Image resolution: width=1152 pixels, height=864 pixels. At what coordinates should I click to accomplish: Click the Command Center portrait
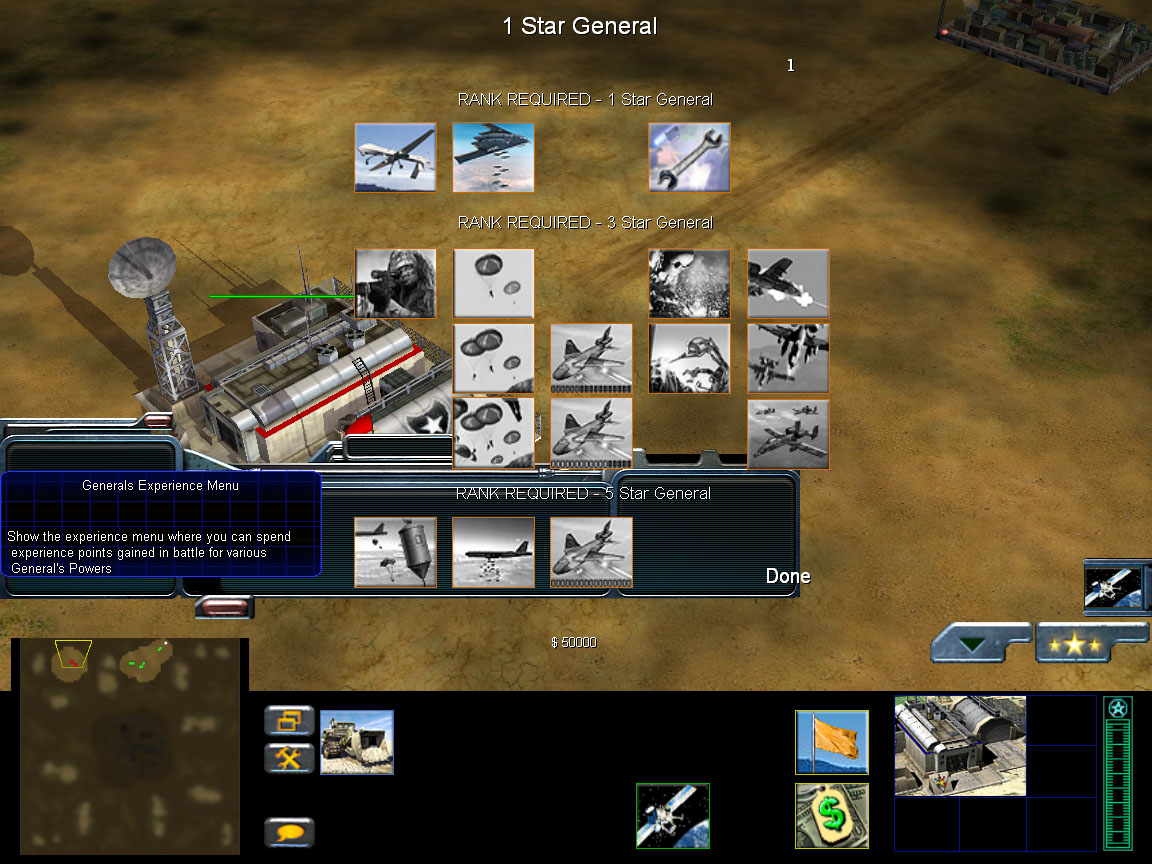(960, 746)
